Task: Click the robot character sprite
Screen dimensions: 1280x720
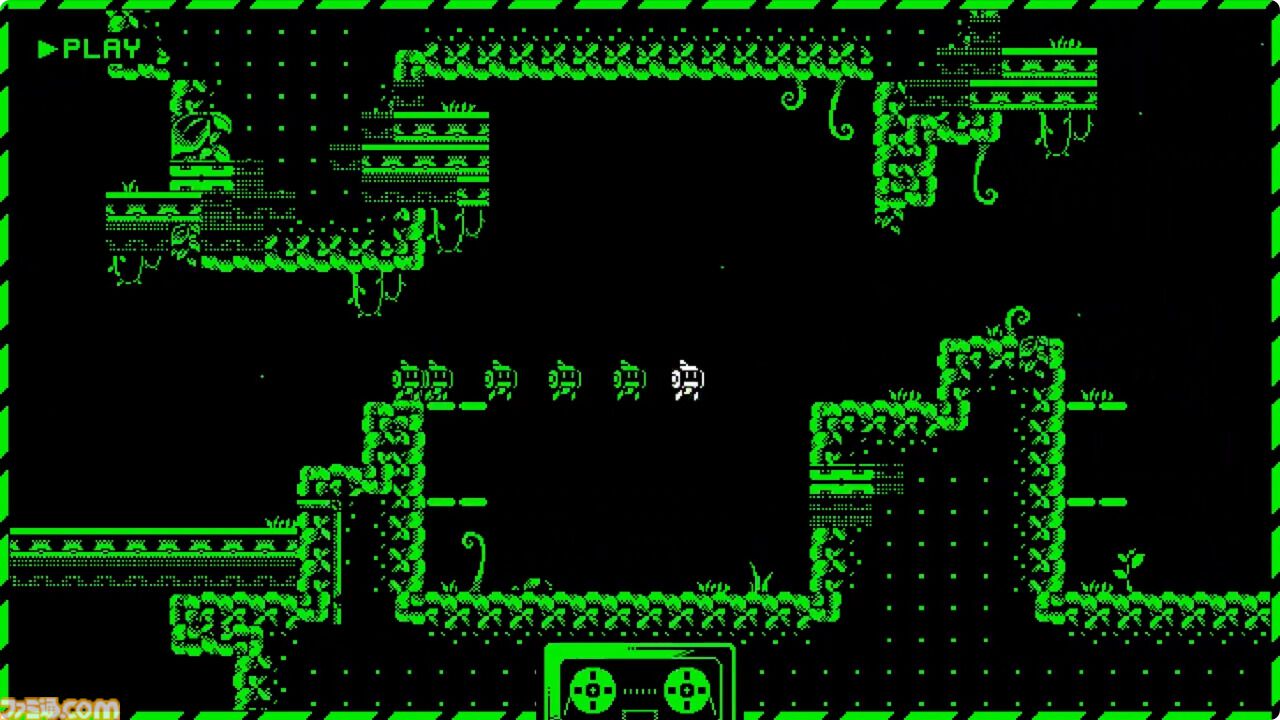Action: [x=687, y=380]
